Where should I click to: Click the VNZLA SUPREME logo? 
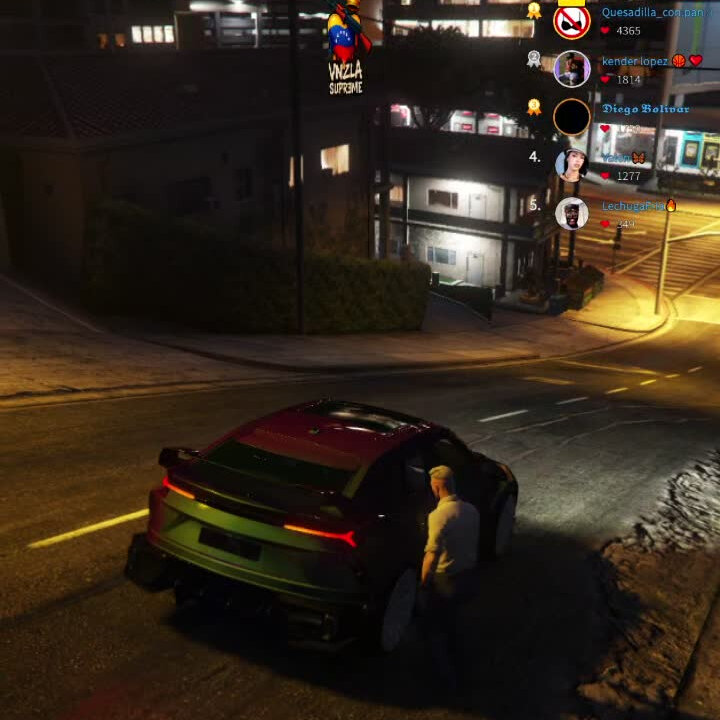(346, 50)
